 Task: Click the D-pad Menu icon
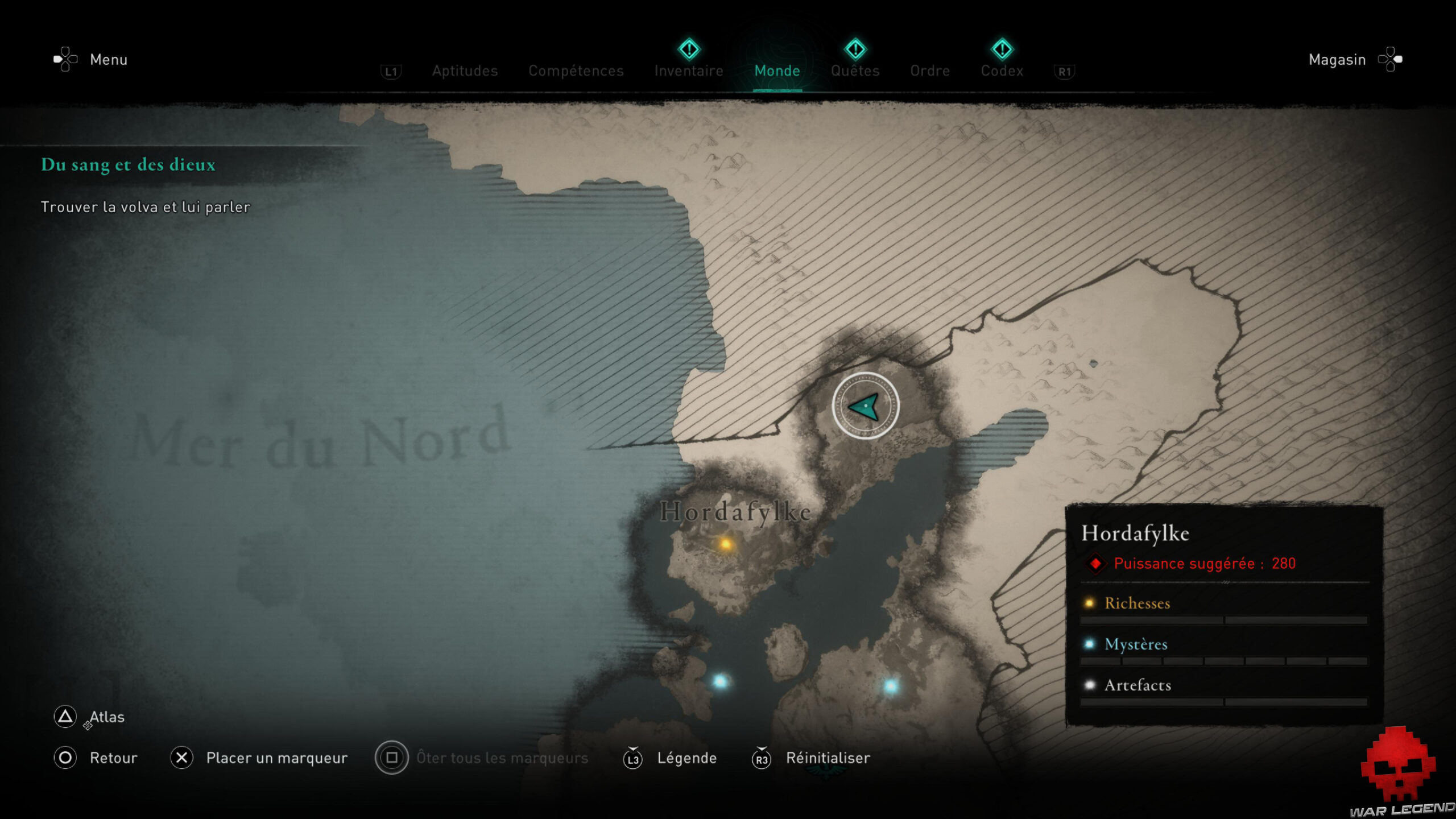click(64, 59)
